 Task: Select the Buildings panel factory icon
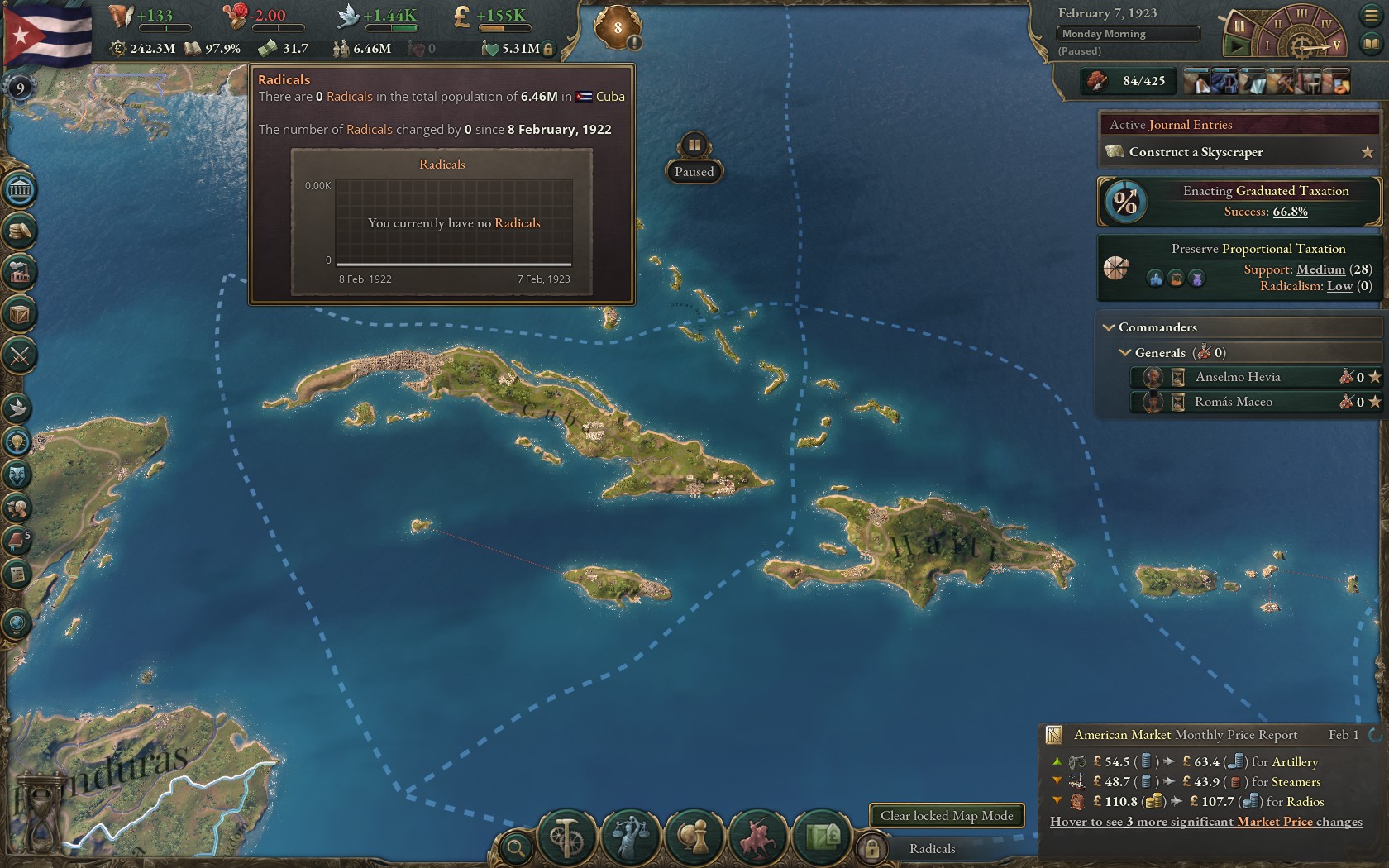point(18,274)
